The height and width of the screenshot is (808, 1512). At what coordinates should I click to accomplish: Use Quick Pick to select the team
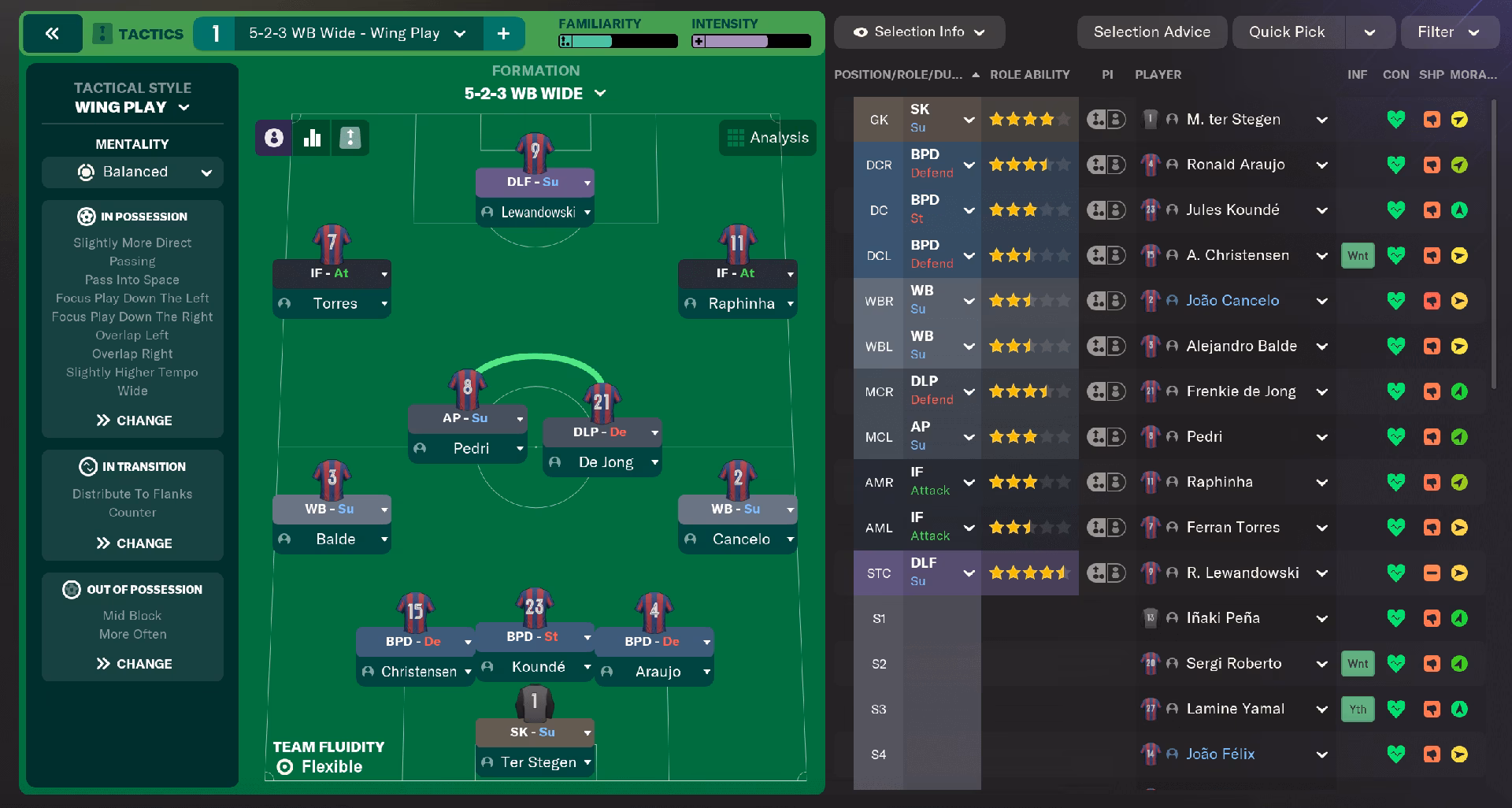(x=1287, y=32)
